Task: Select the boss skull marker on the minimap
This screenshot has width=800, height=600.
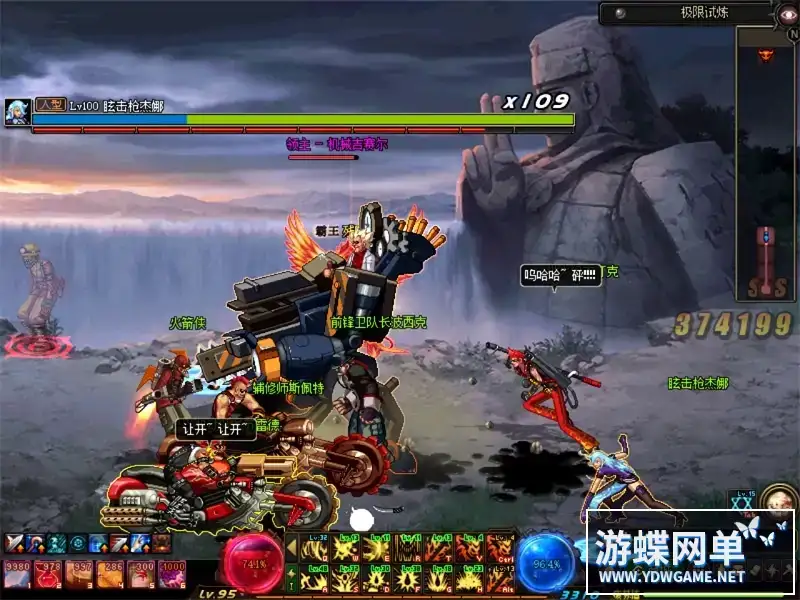Action: [x=766, y=53]
